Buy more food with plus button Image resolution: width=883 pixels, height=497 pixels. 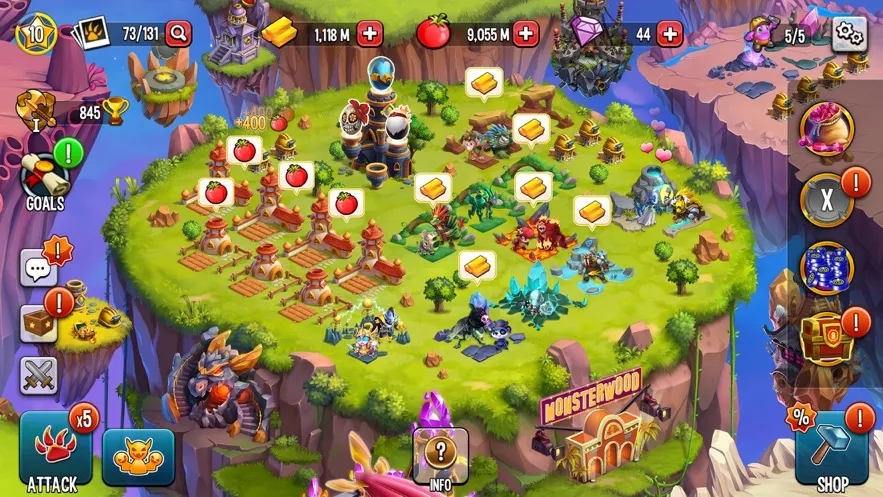click(525, 34)
